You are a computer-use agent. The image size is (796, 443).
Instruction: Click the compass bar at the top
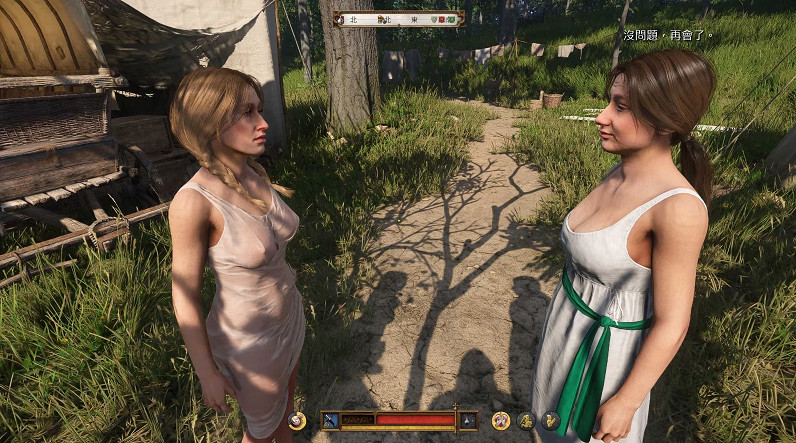point(398,18)
